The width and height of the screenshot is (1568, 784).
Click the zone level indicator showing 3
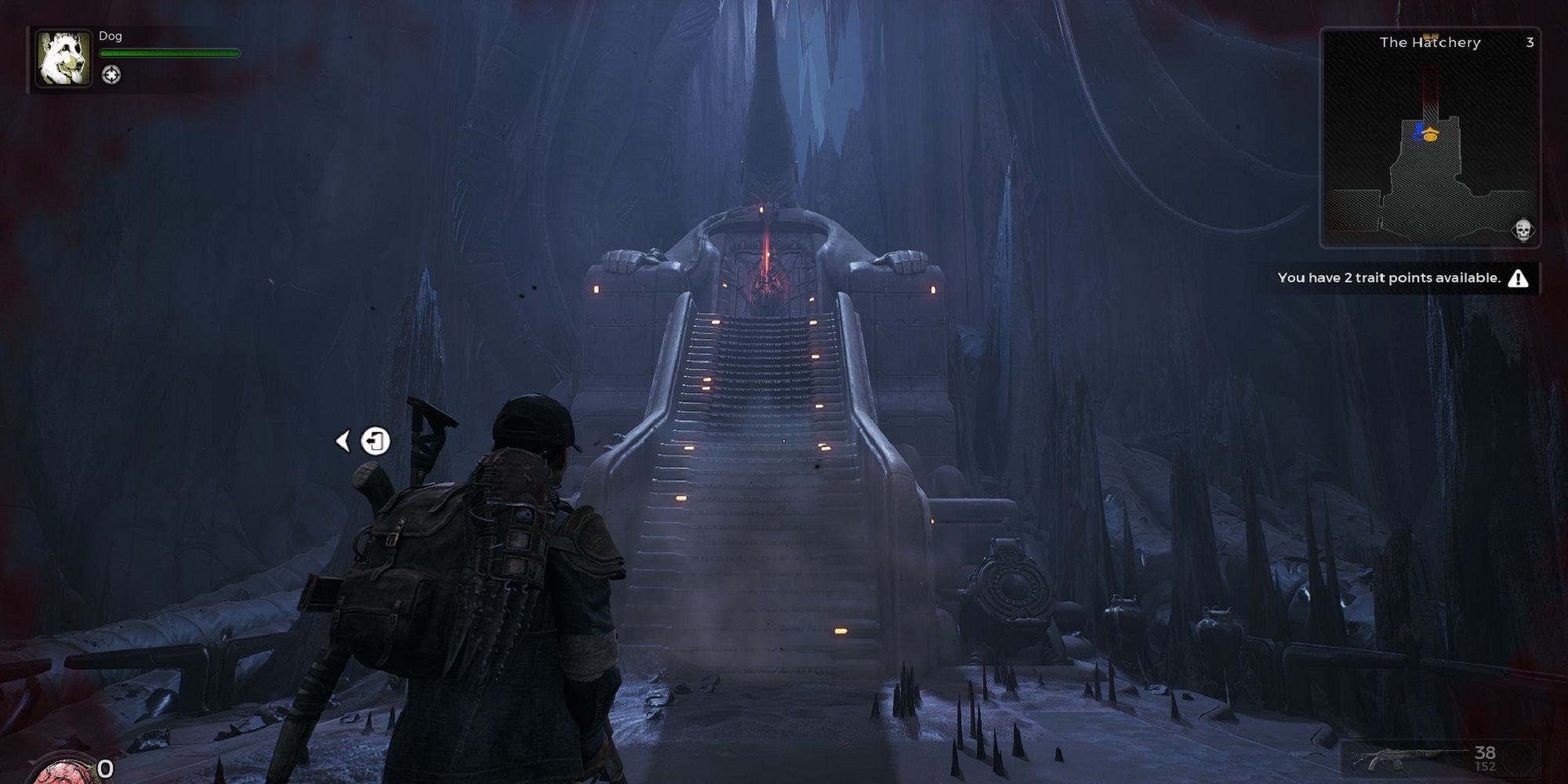coord(1530,43)
